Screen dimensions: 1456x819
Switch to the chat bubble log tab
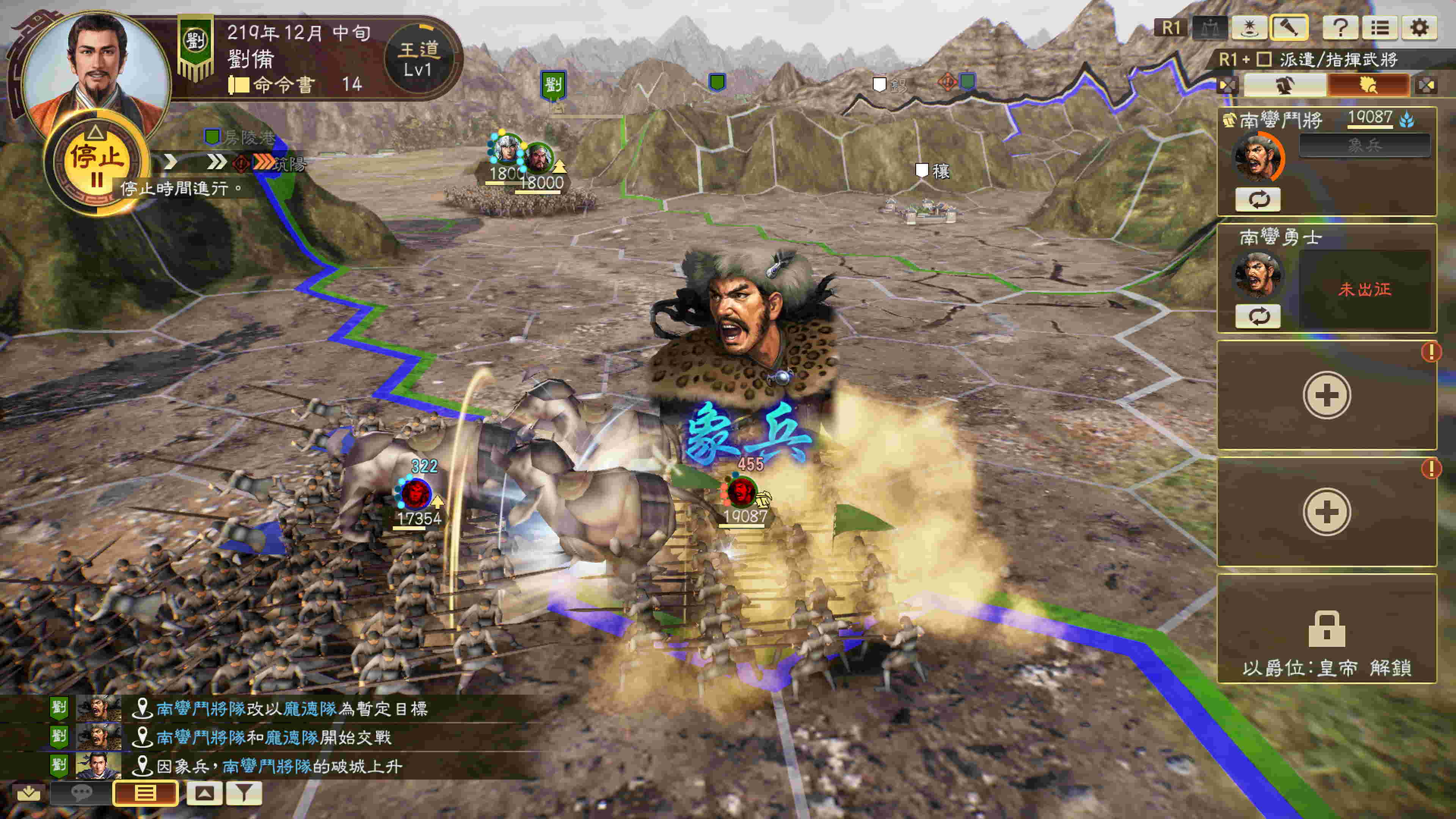(82, 793)
